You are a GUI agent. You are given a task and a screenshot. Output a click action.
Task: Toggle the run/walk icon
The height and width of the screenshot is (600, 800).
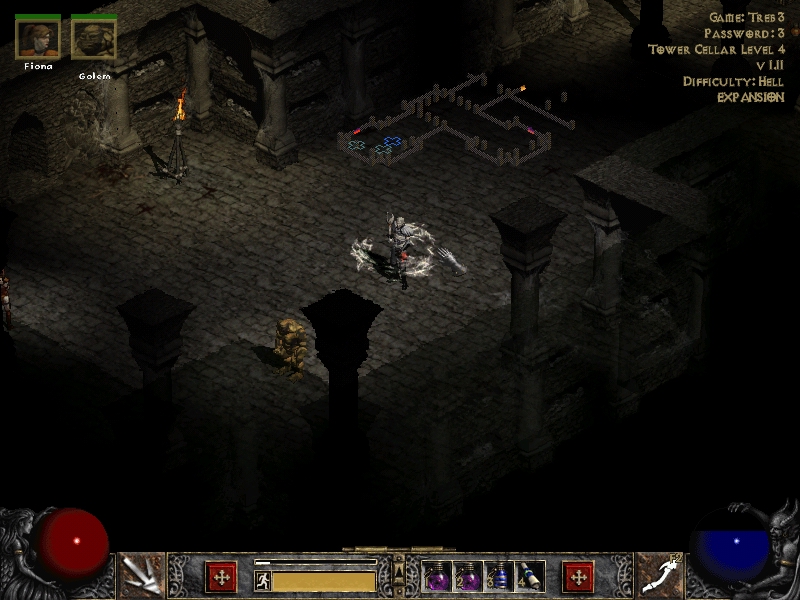pyautogui.click(x=262, y=581)
